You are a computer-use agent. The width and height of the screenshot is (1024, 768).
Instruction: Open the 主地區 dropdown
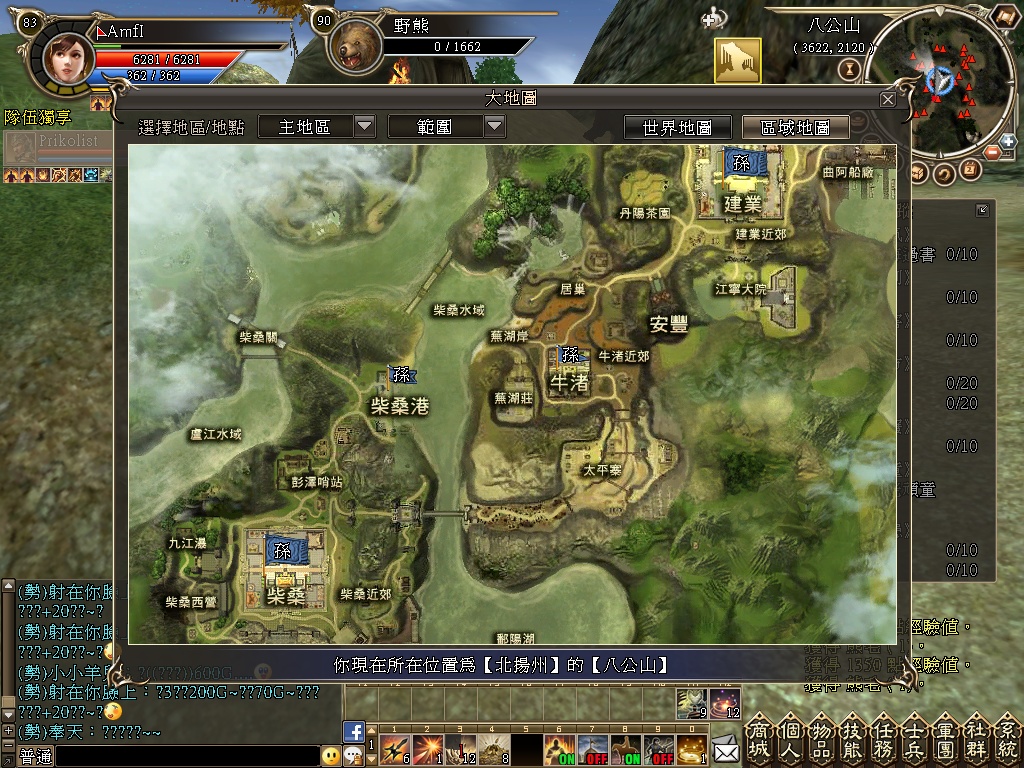coord(364,126)
